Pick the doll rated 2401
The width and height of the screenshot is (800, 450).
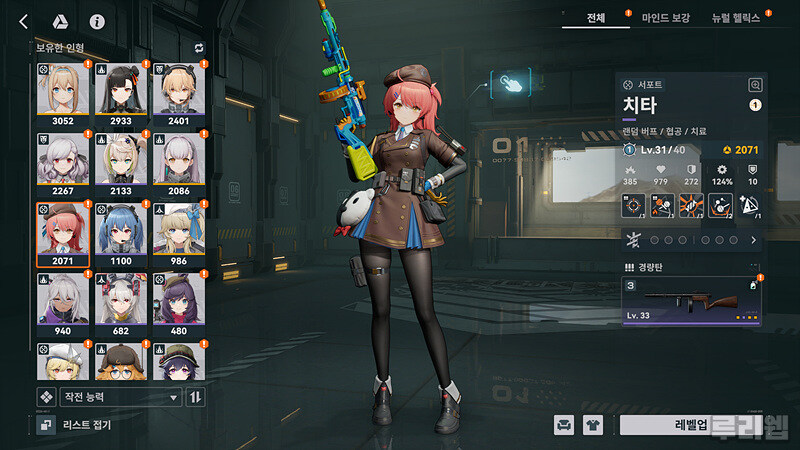click(178, 93)
